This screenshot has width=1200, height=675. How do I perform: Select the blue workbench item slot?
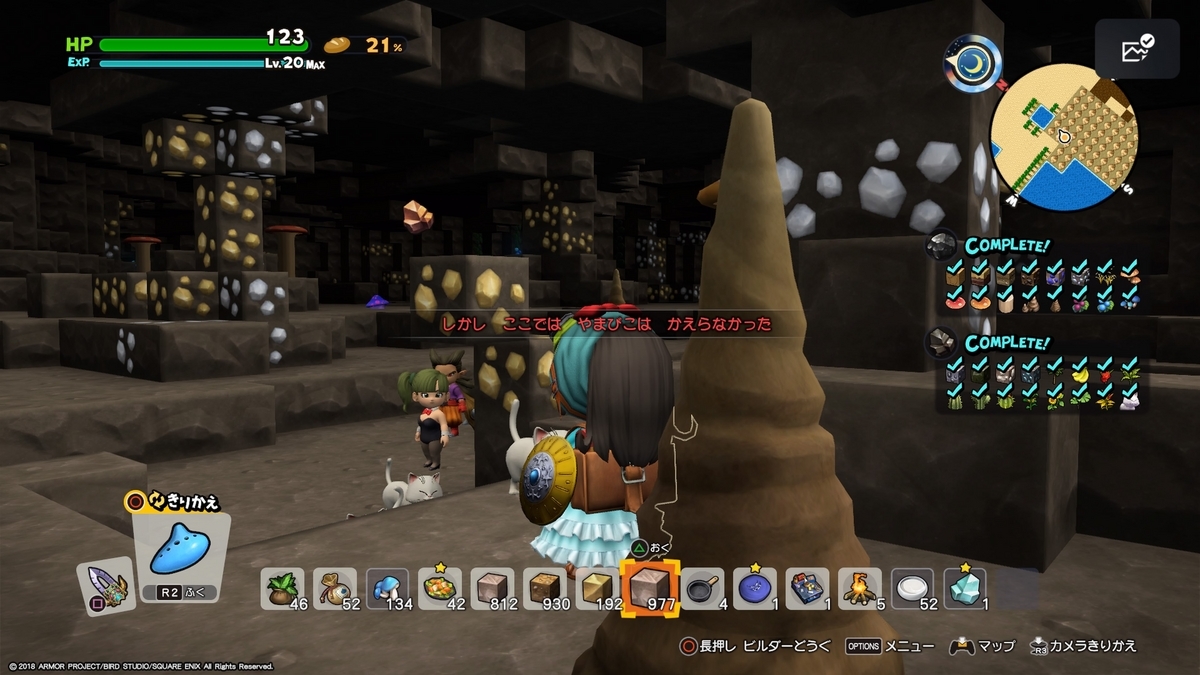point(808,588)
